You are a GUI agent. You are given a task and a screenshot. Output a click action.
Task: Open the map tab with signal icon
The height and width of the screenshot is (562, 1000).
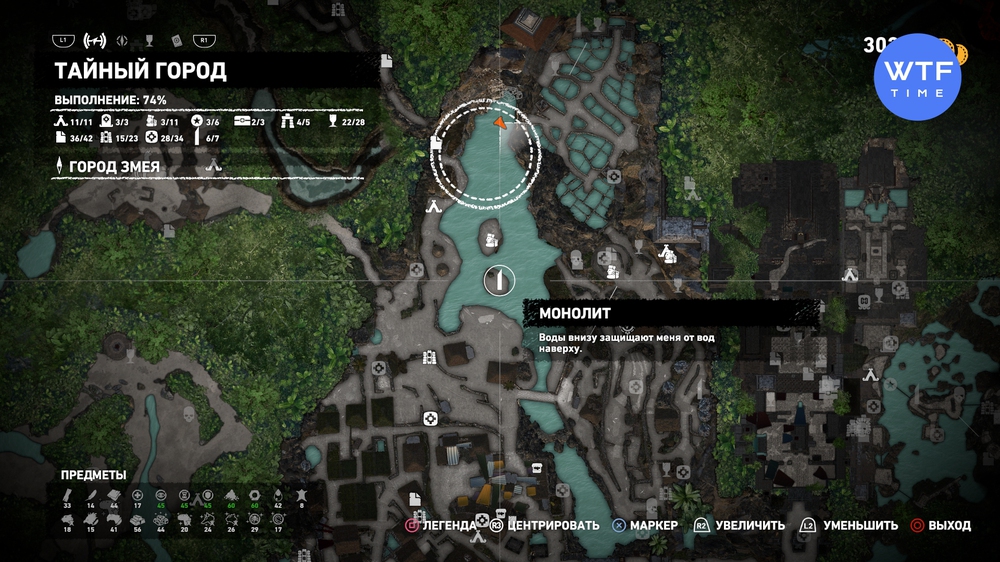click(x=95, y=41)
